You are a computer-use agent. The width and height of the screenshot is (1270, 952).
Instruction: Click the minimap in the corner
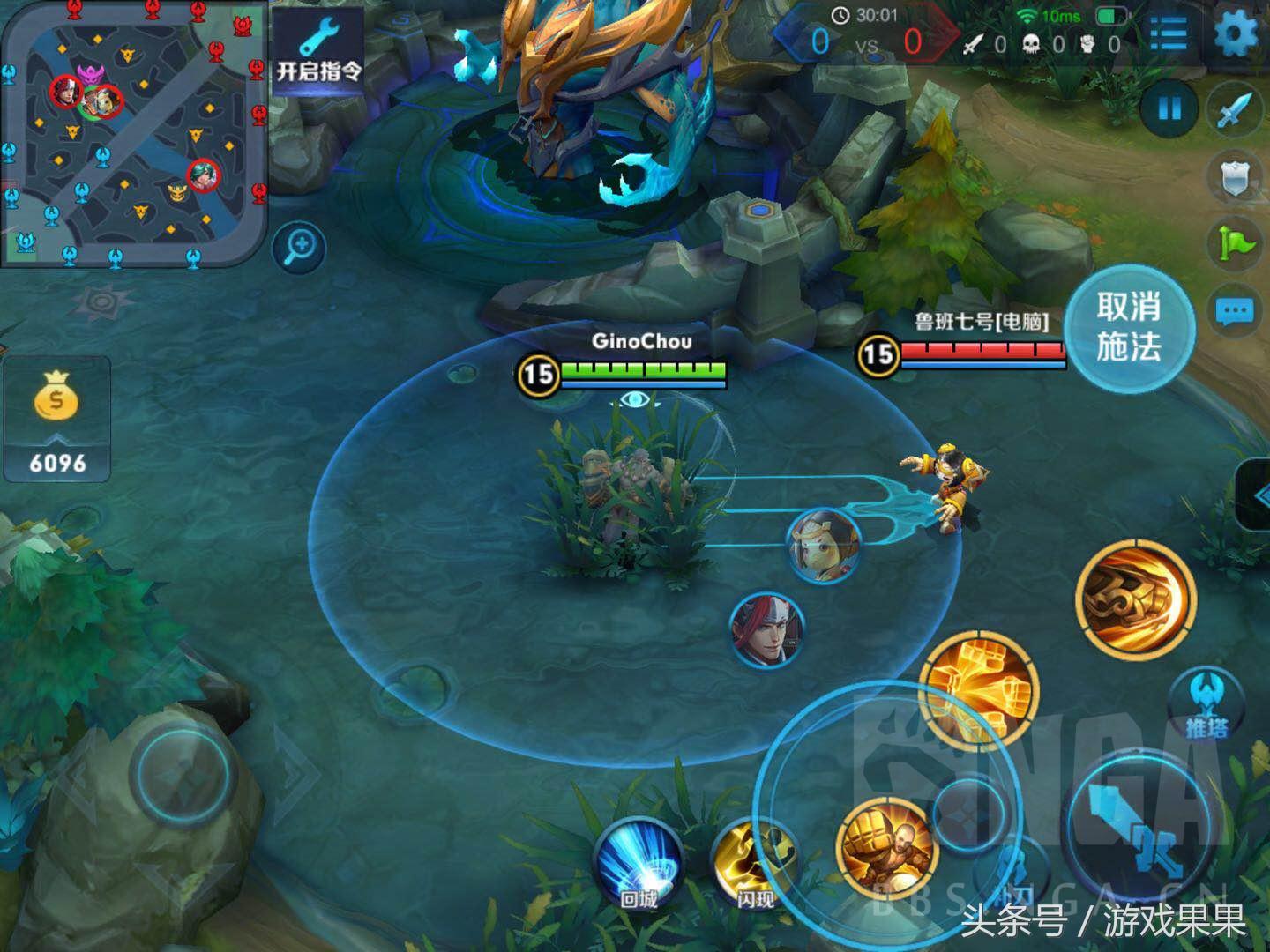pos(132,132)
